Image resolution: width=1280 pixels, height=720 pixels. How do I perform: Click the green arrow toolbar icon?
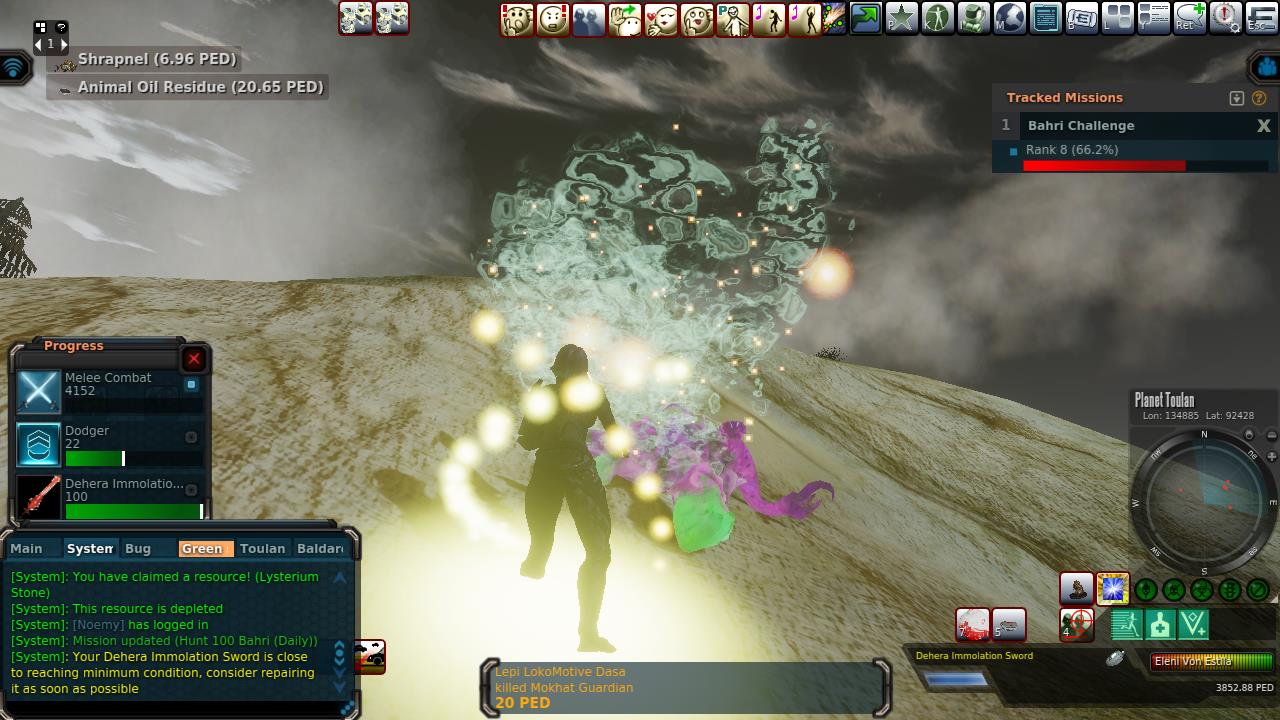pyautogui.click(x=866, y=18)
